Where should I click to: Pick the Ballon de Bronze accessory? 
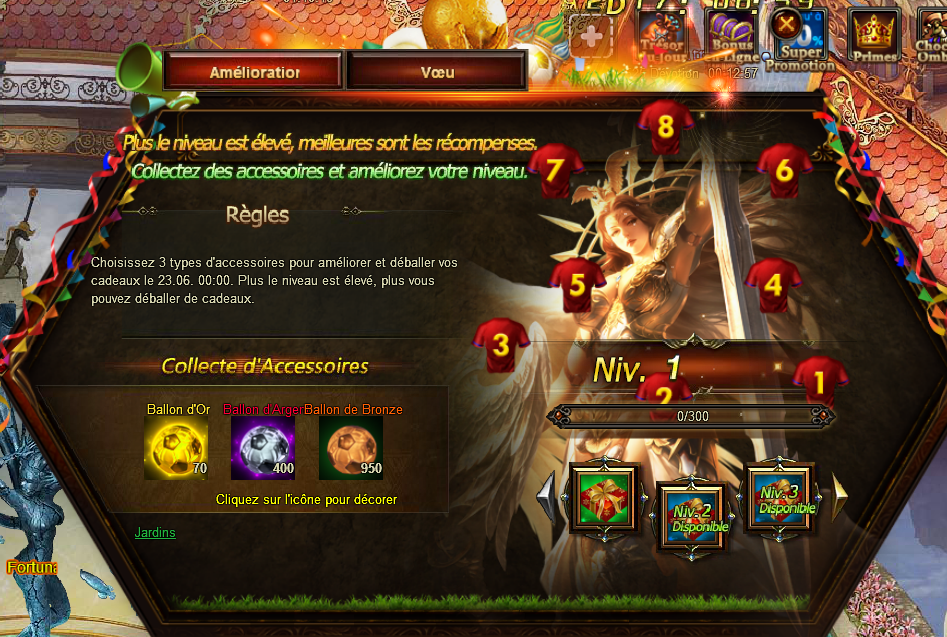351,448
